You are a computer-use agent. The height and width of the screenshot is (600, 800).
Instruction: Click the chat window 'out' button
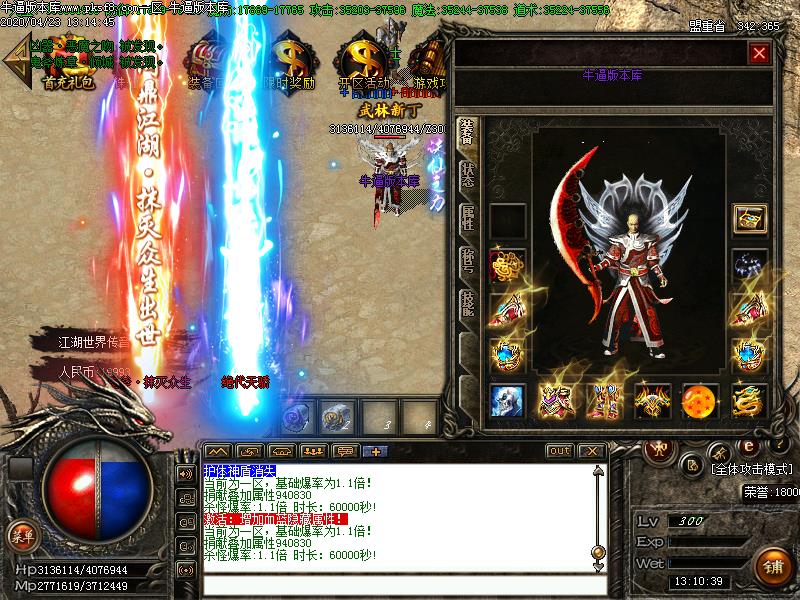coord(559,451)
